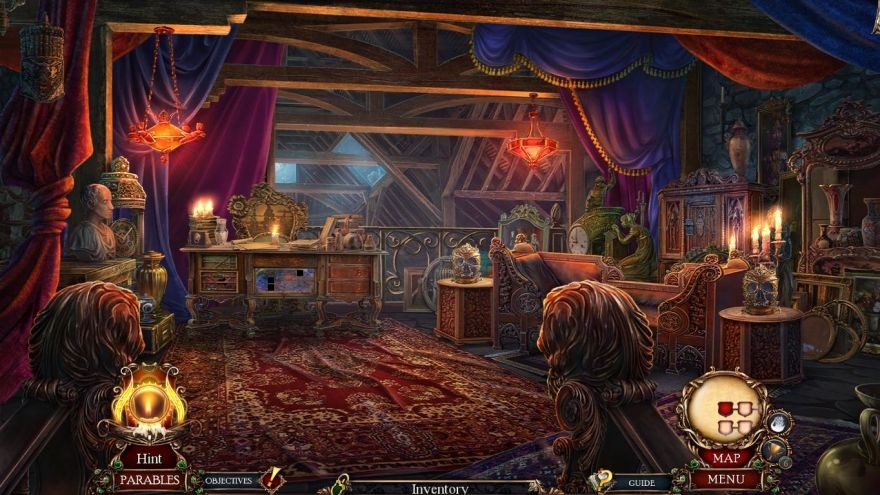Click the white hand icon beside the map

776,423
